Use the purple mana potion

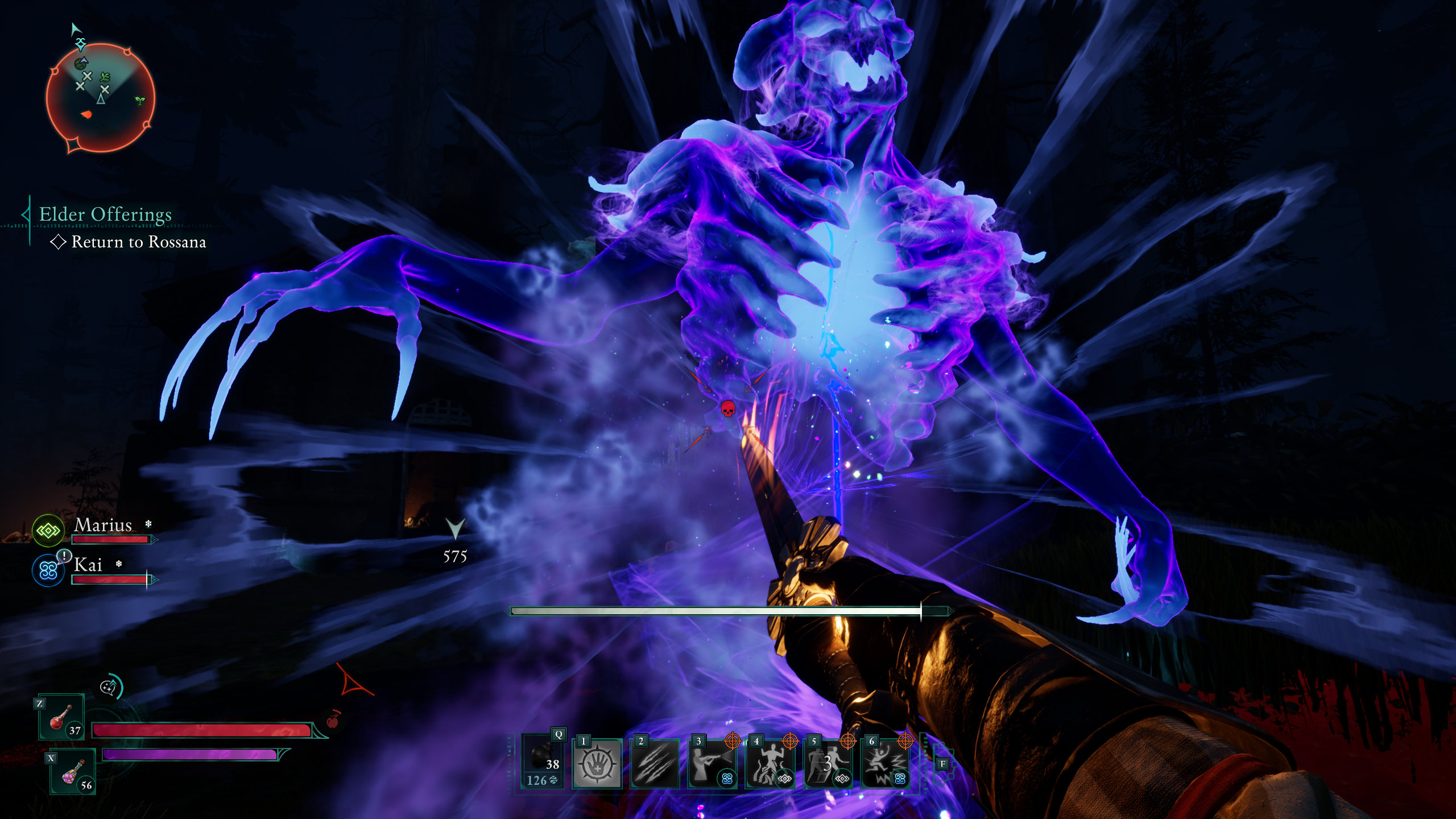click(x=73, y=772)
